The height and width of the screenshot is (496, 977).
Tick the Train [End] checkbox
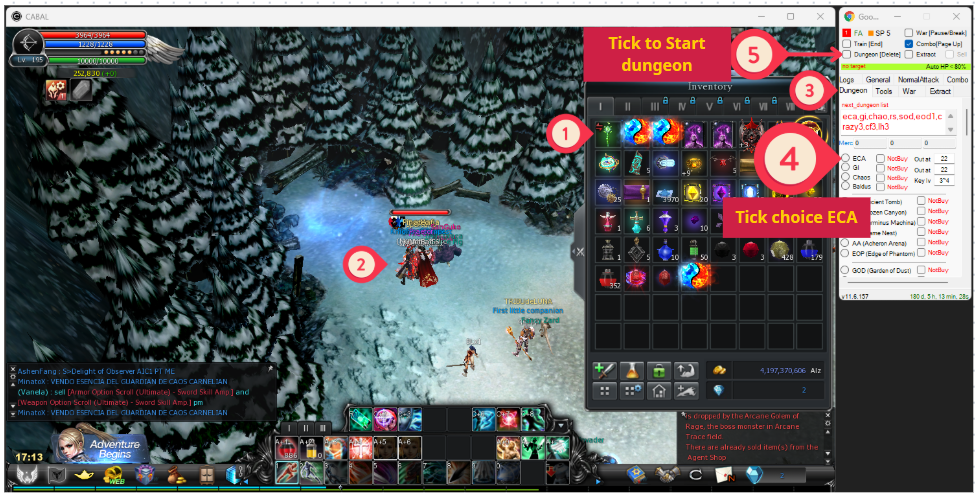pos(846,44)
